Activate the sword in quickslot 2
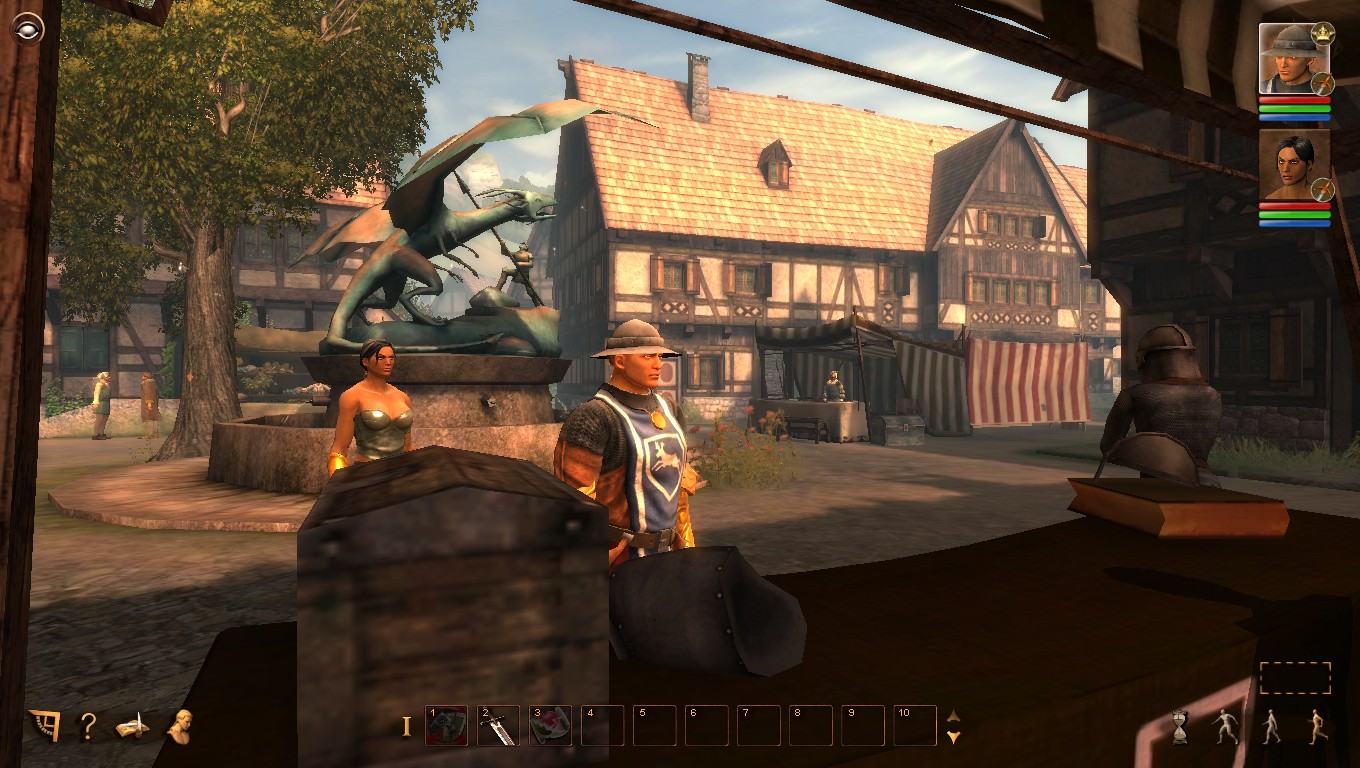 click(496, 725)
